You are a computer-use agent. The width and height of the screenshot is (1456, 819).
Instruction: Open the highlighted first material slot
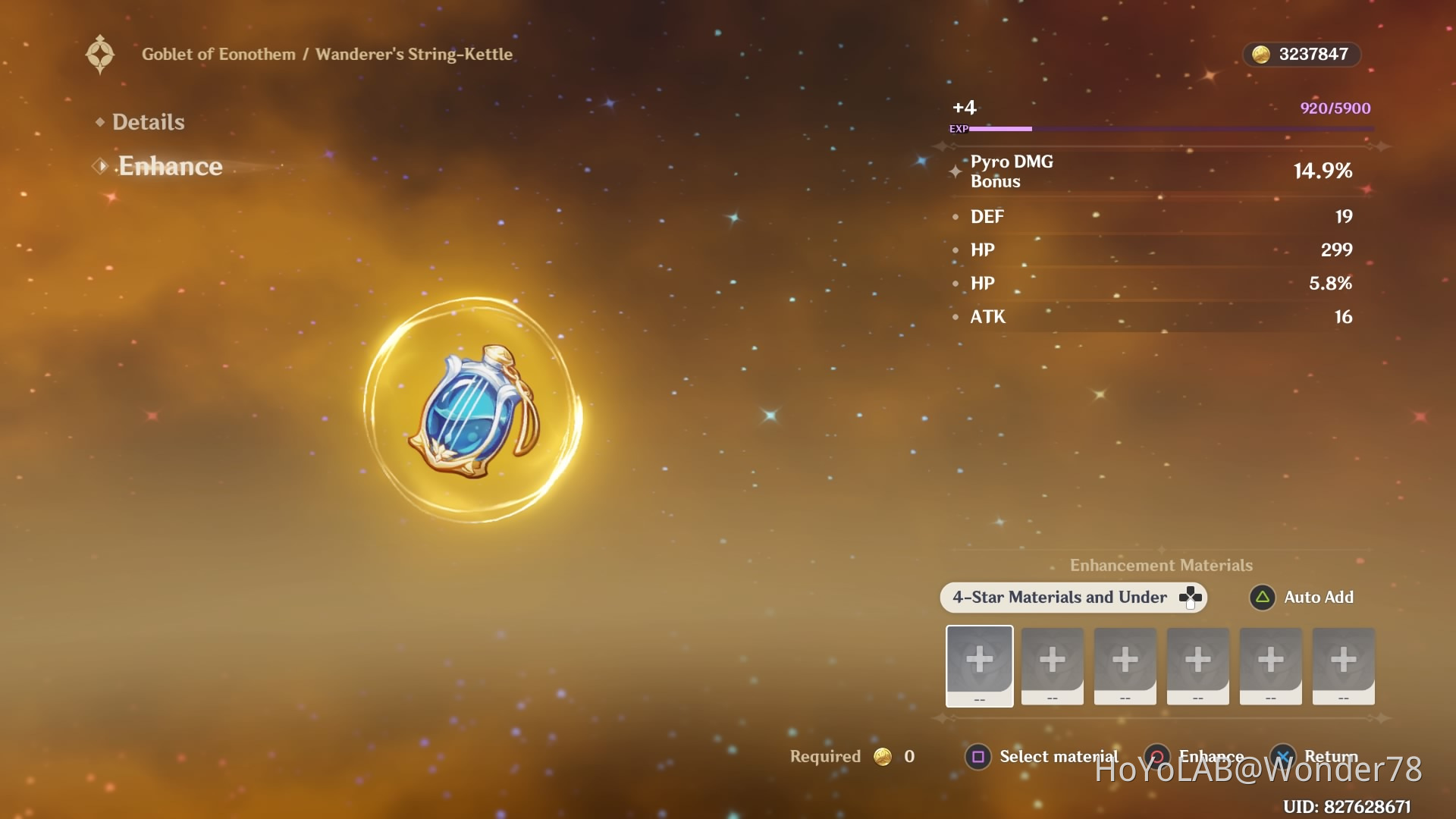(x=979, y=665)
